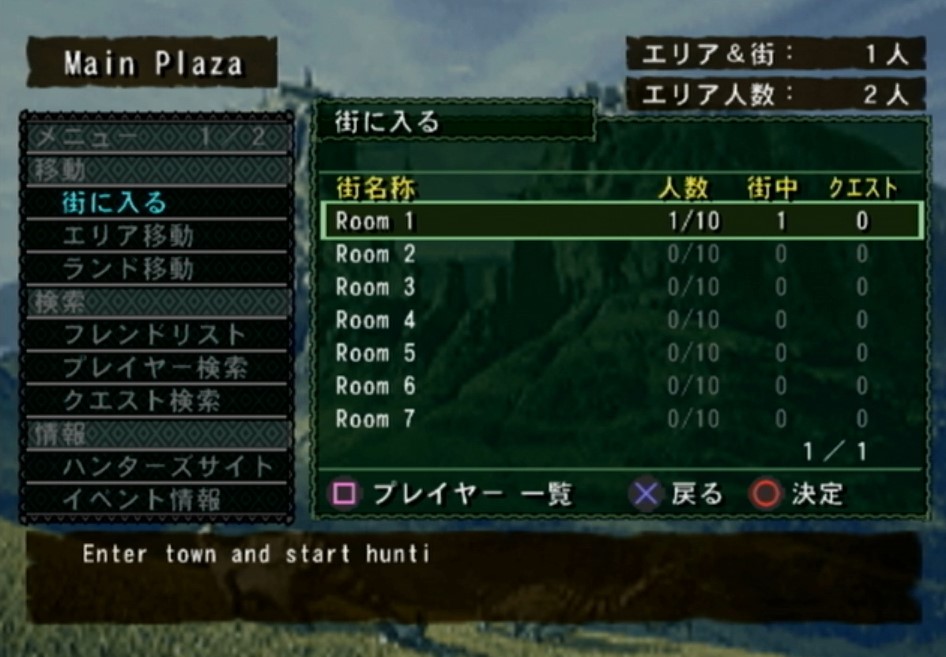The height and width of the screenshot is (657, 946).
Task: Choose the クエスト検索 entry
Action: coord(141,400)
